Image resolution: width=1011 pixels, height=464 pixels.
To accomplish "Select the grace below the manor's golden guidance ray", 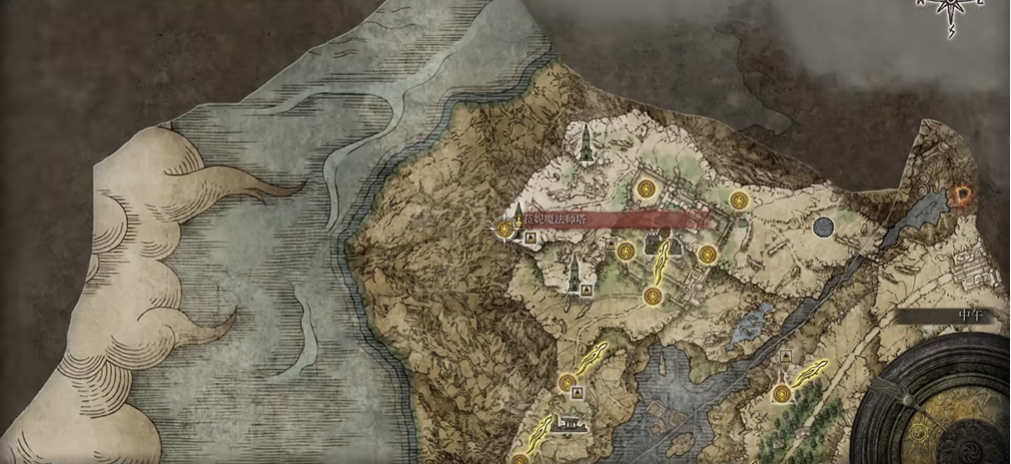I will point(652,295).
